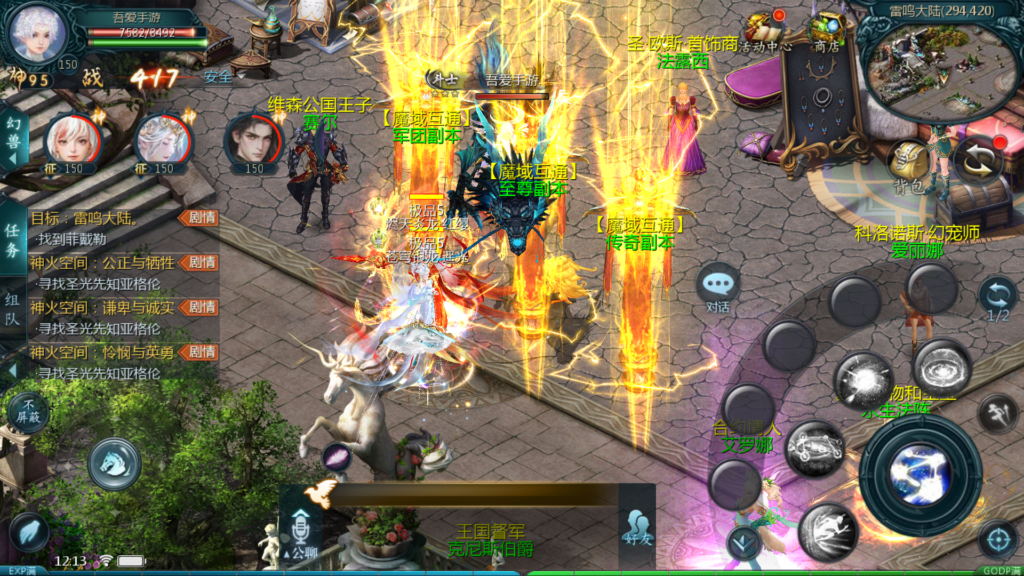Switch skill page with the 1/2 button
This screenshot has height=576, width=1024.
tap(997, 299)
